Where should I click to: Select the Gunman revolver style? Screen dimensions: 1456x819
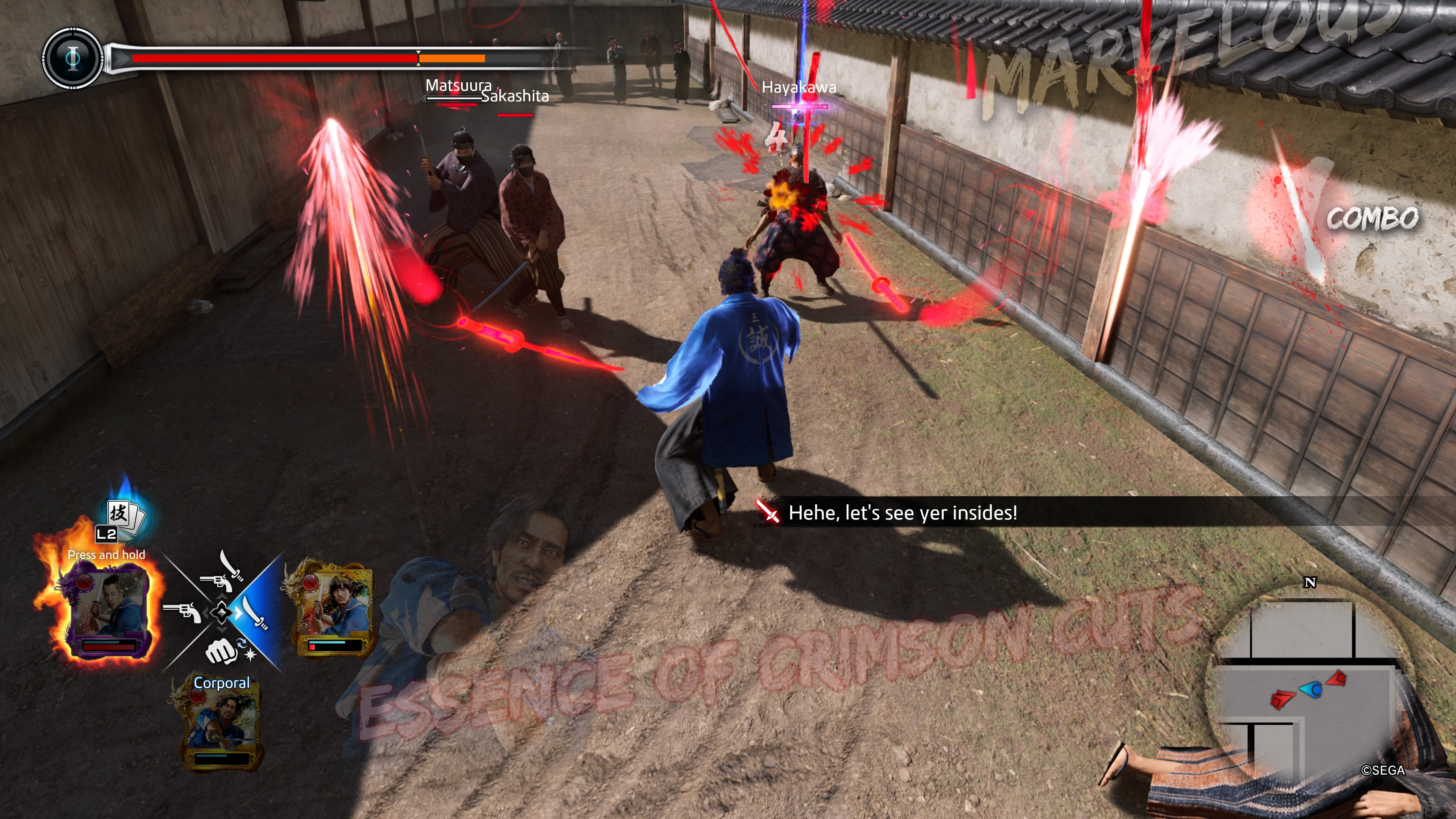click(x=182, y=612)
